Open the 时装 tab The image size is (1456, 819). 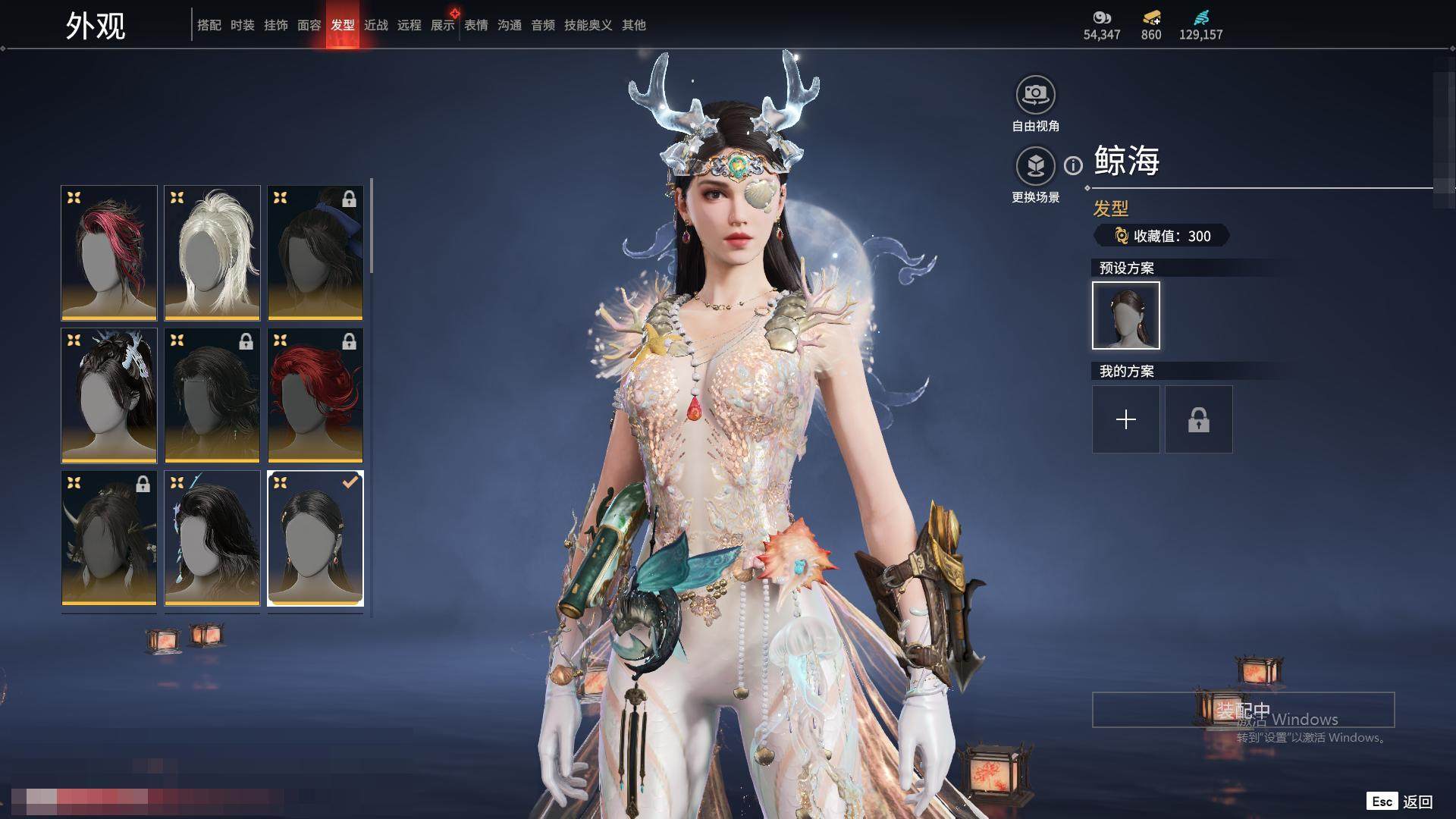tap(242, 25)
